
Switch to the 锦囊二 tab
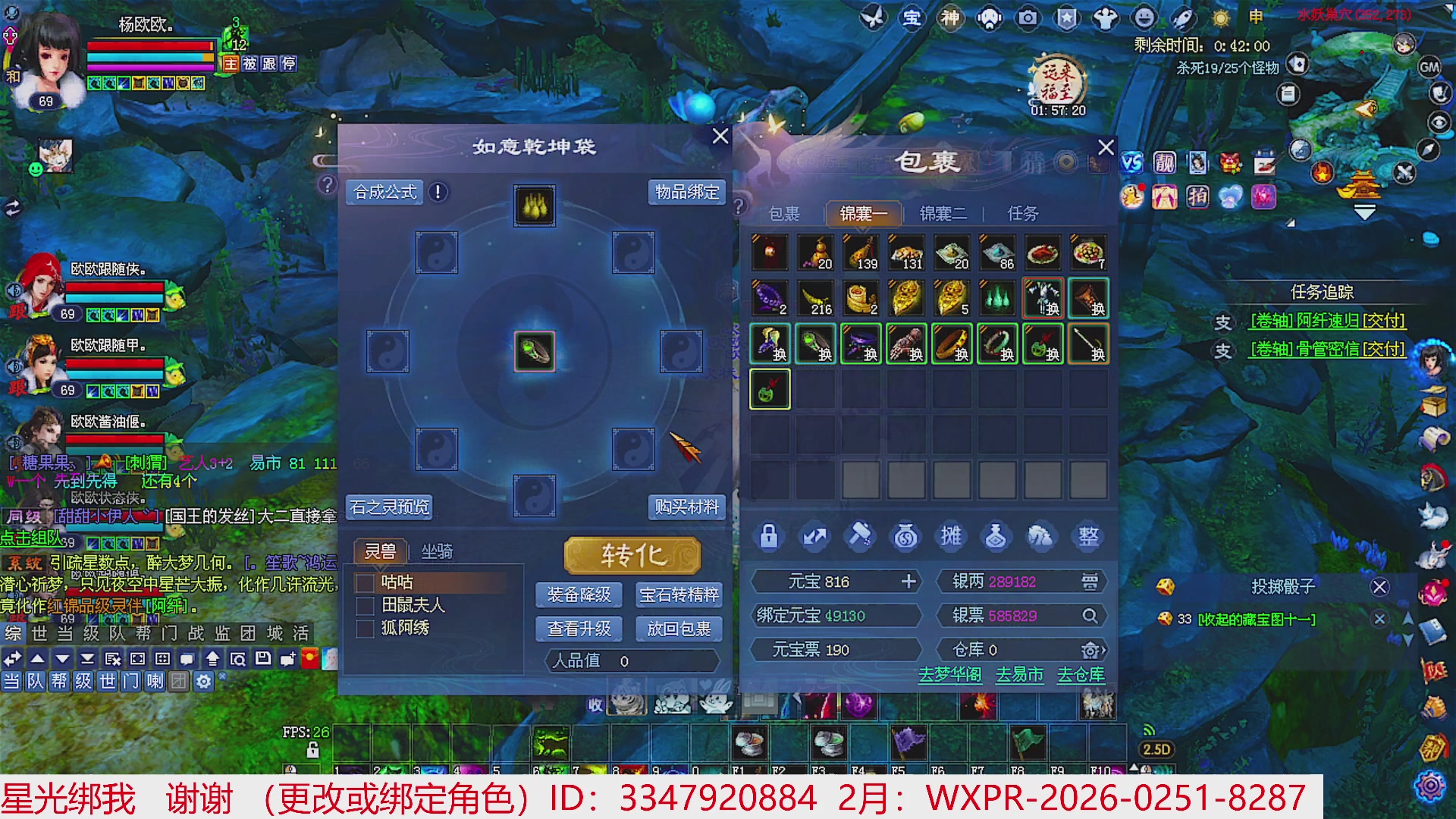[943, 214]
